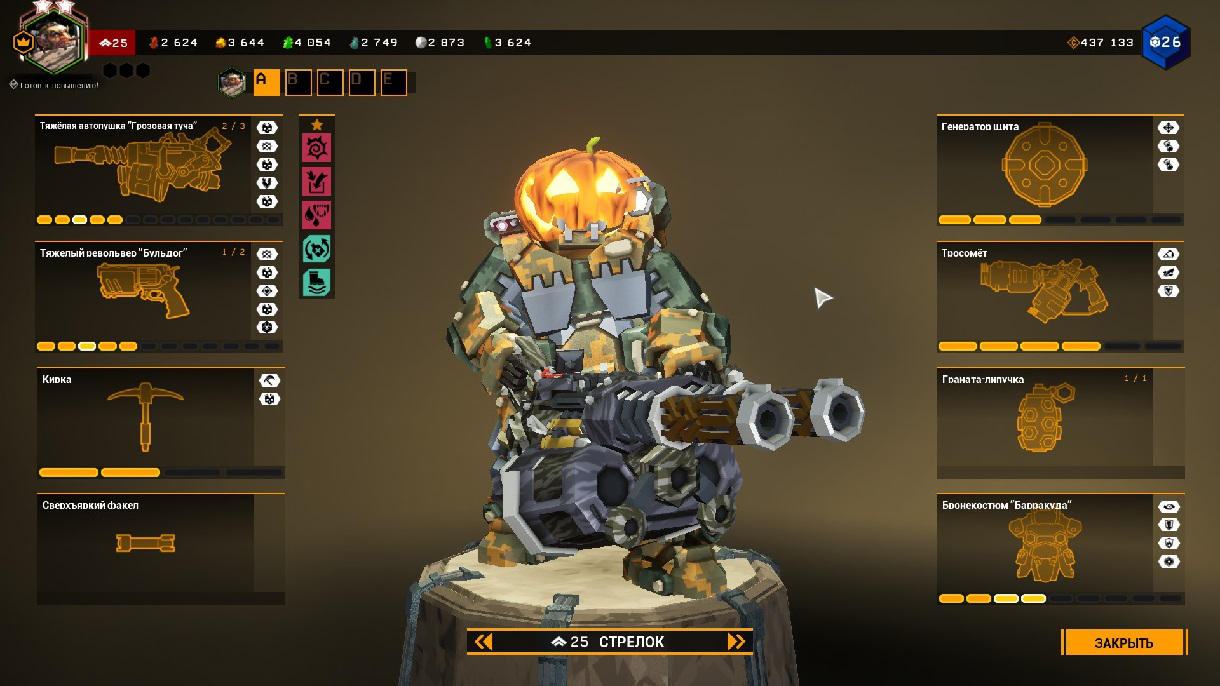This screenshot has height=686, width=1220.
Task: Switch to loadout slot B
Action: [298, 82]
